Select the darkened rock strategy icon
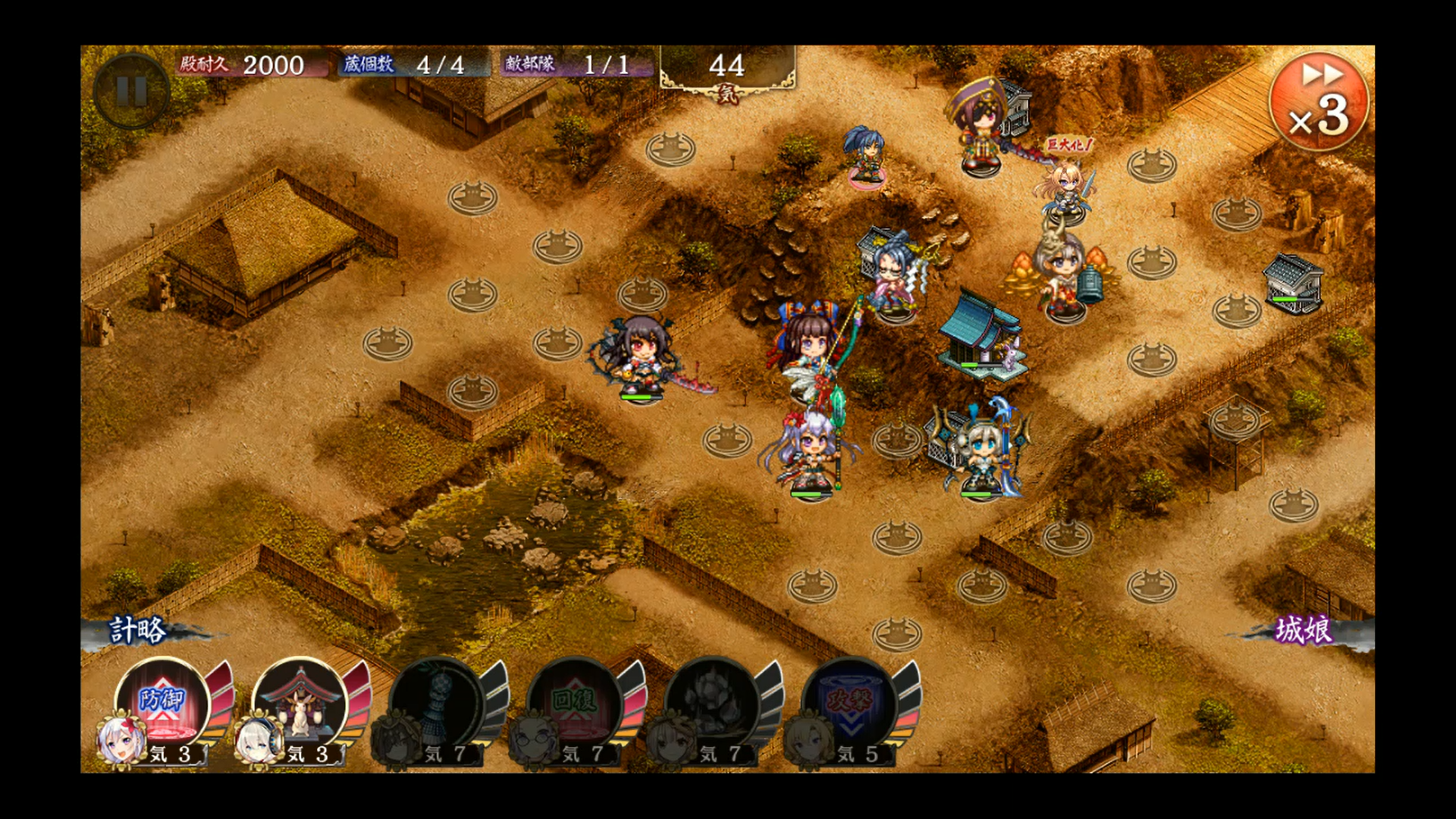This screenshot has height=819, width=1456. point(713,701)
